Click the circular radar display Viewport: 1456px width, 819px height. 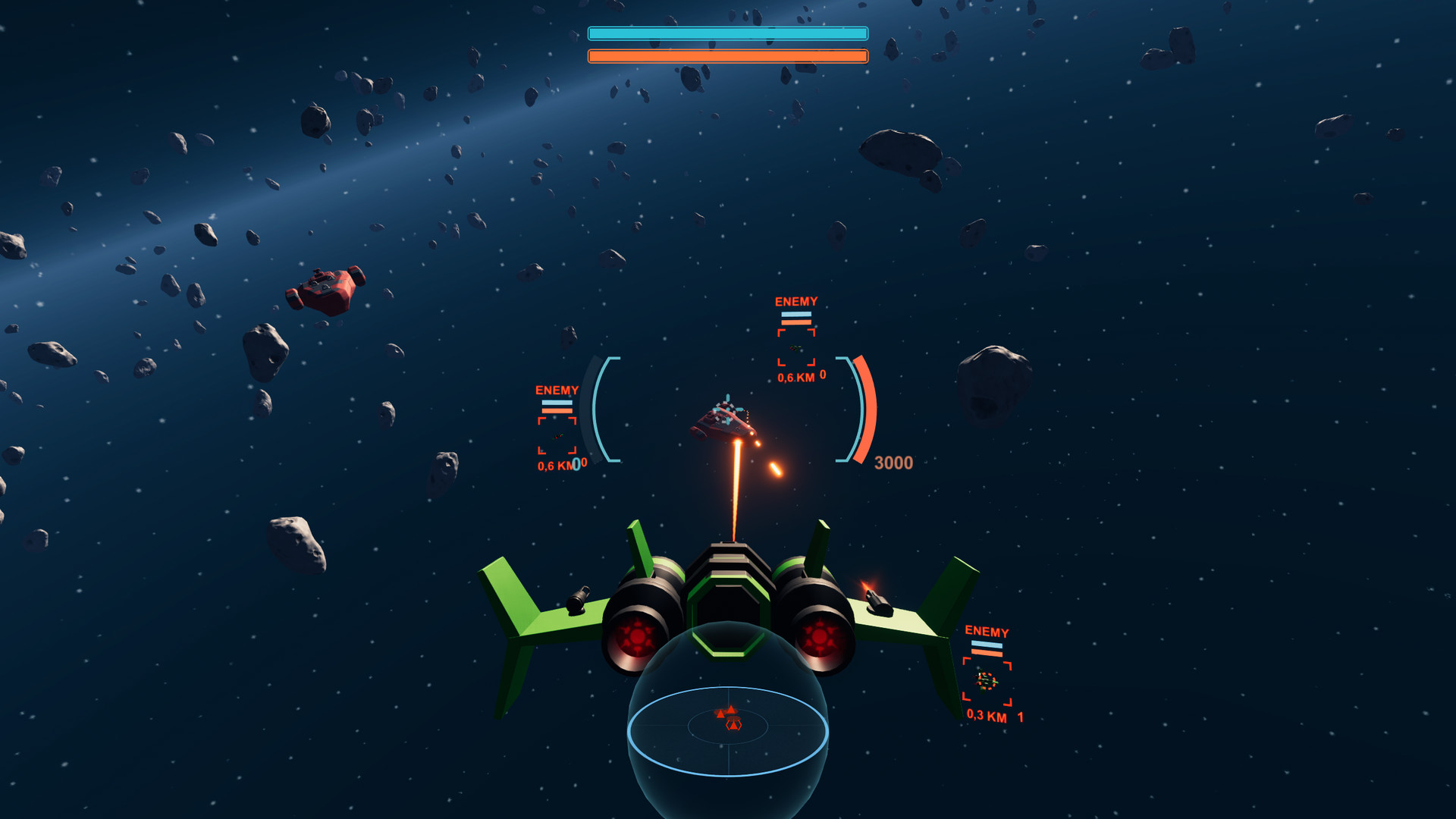point(728,730)
